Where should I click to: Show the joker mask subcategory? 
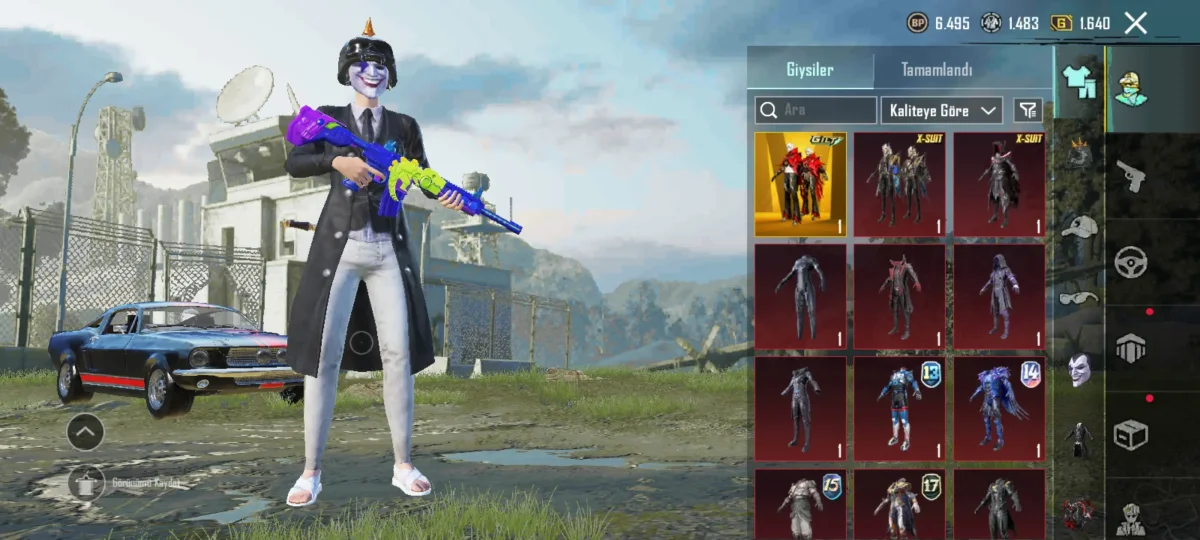tap(1078, 370)
